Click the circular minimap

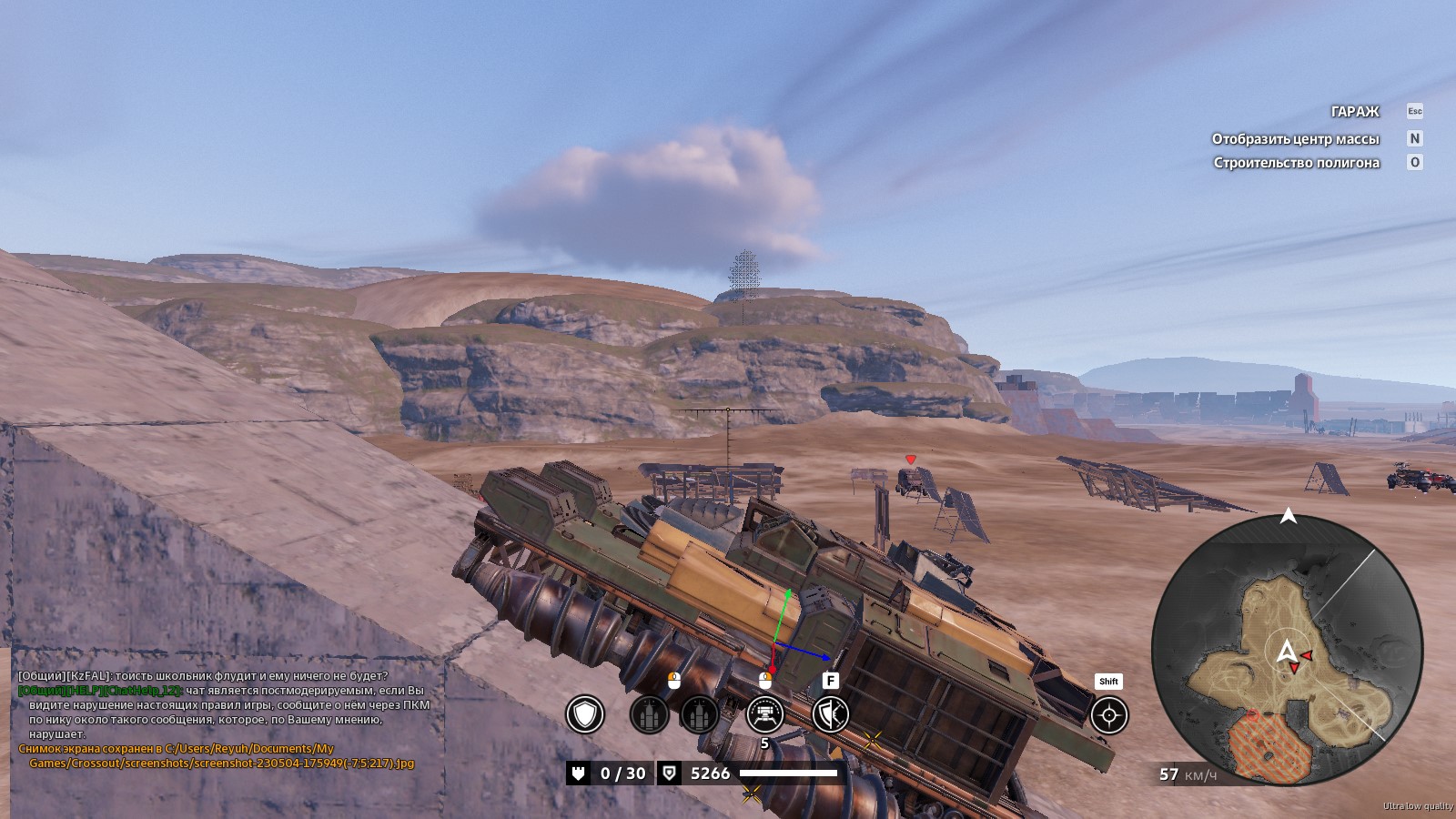tap(1286, 651)
